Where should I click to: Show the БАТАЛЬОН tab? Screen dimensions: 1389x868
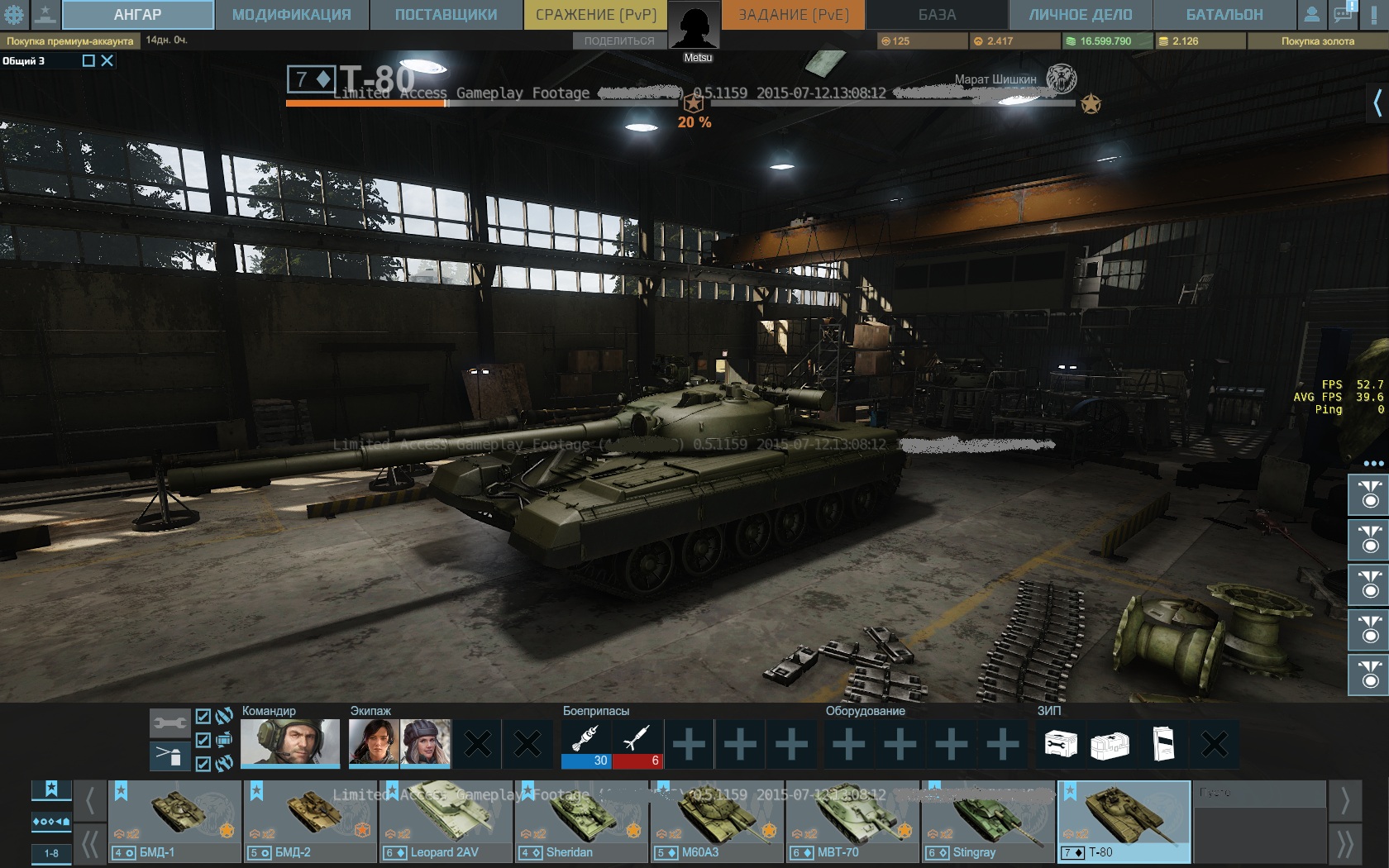point(1224,15)
